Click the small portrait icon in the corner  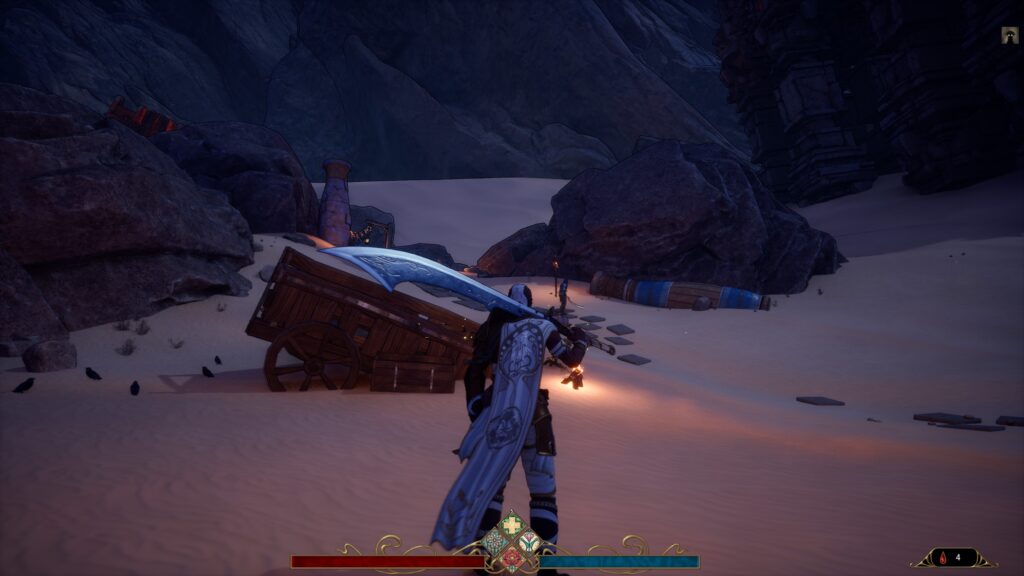click(1009, 36)
